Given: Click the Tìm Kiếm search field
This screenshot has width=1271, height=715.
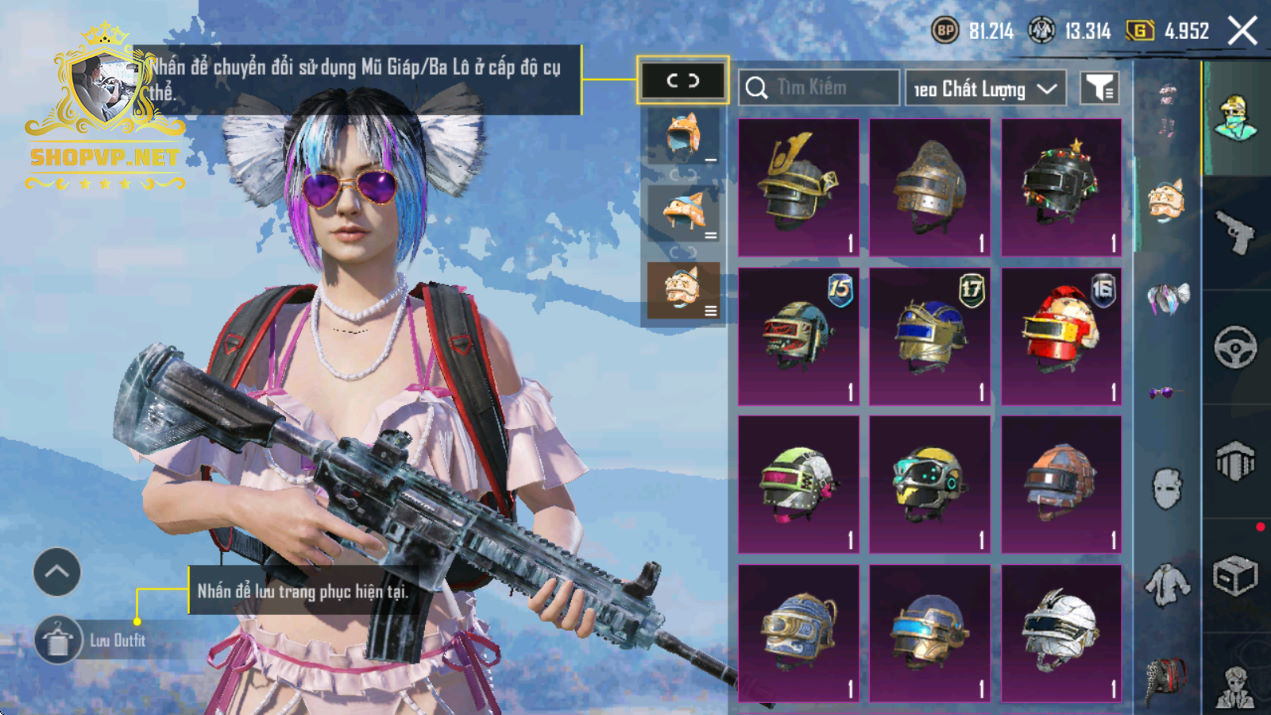Looking at the screenshot, I should (x=819, y=88).
